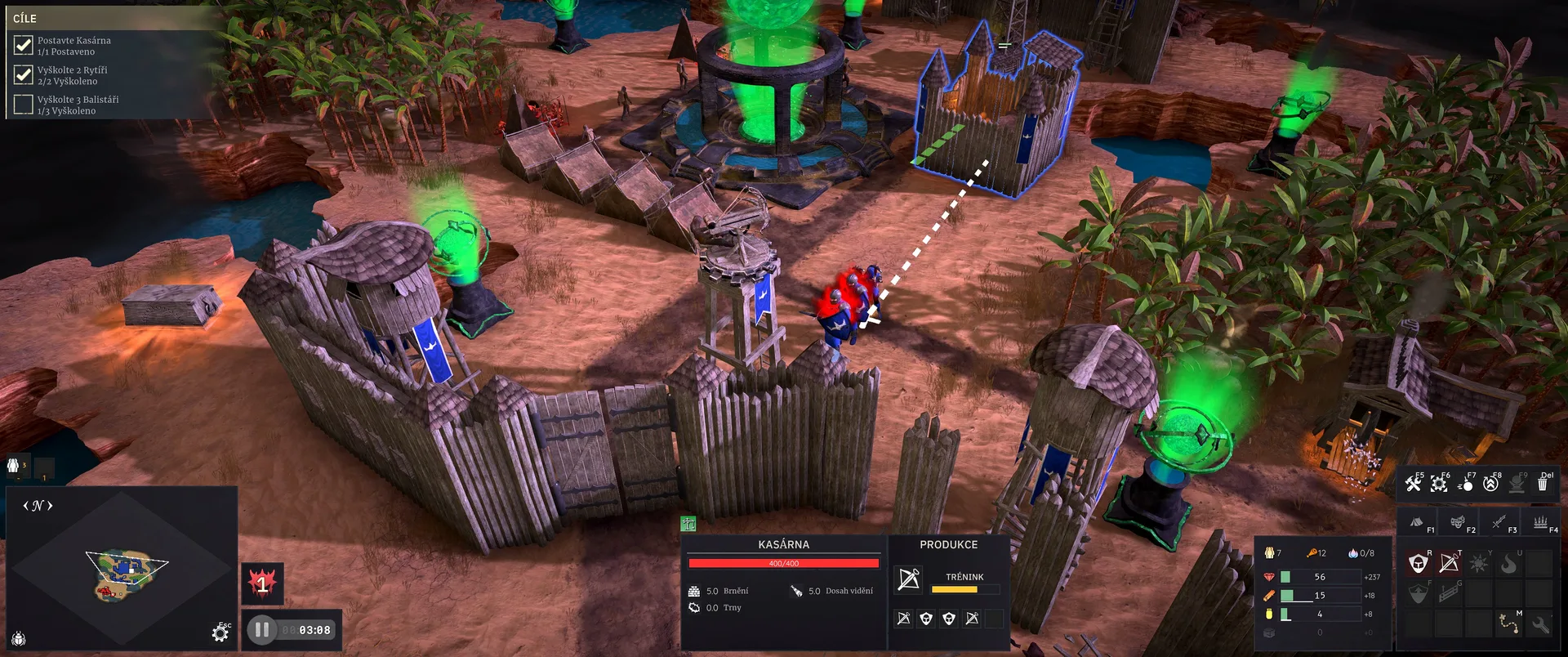Cancel the crossbowman currently in training
This screenshot has height=657, width=1568.
pyautogui.click(x=908, y=579)
